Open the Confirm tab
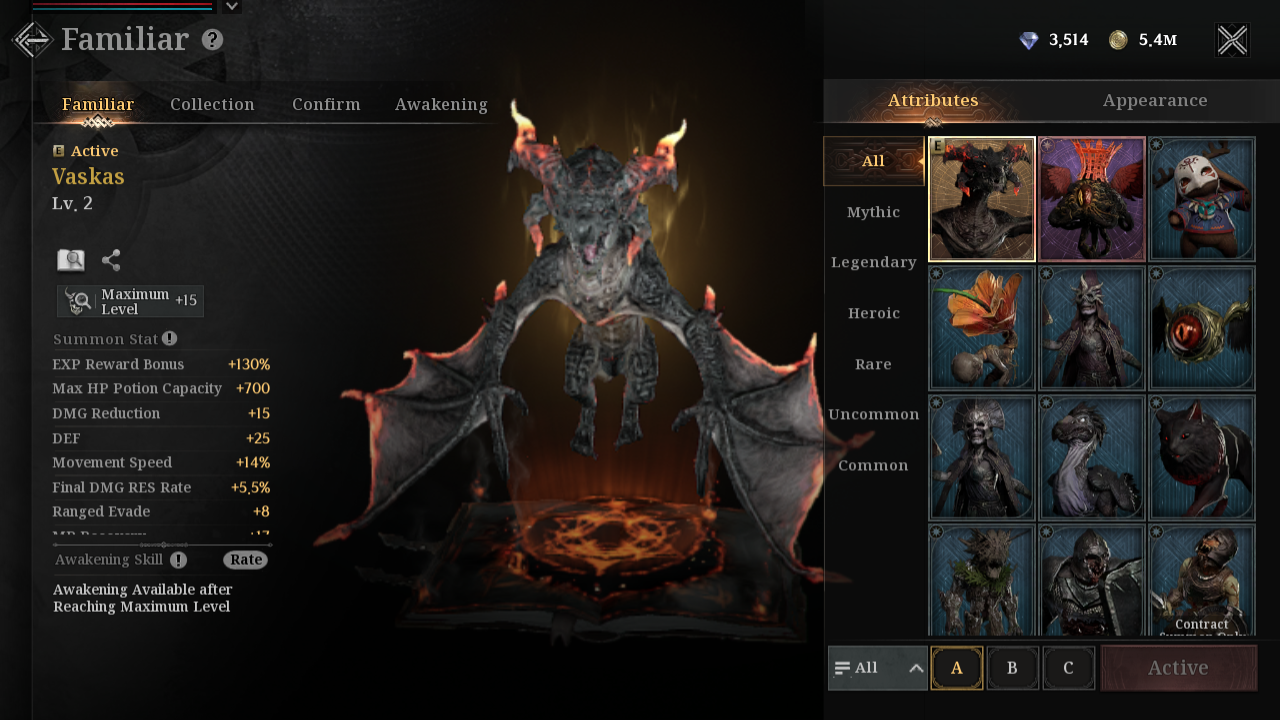The image size is (1280, 720). click(326, 104)
